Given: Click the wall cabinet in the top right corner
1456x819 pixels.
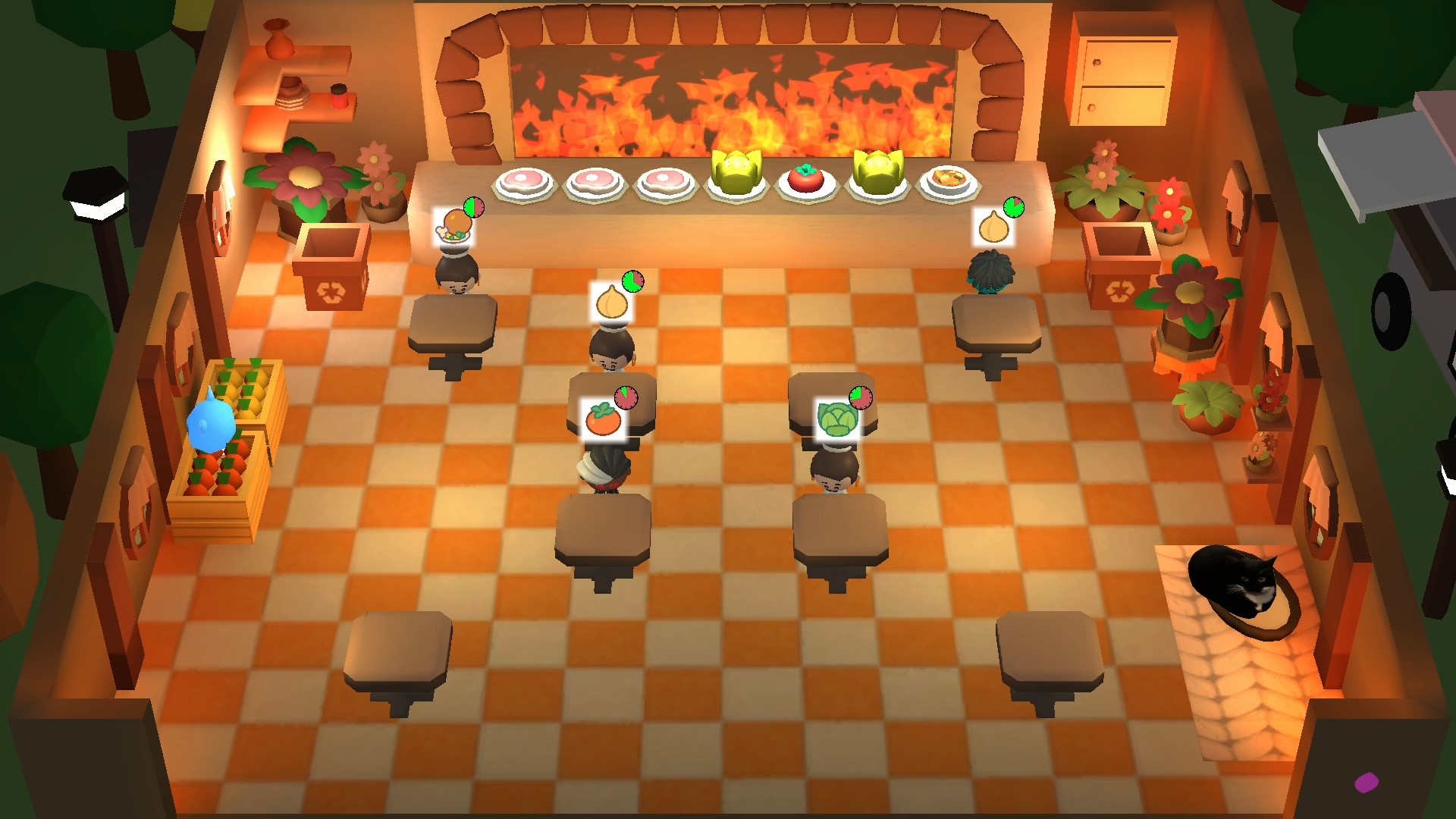Looking at the screenshot, I should [x=1125, y=68].
